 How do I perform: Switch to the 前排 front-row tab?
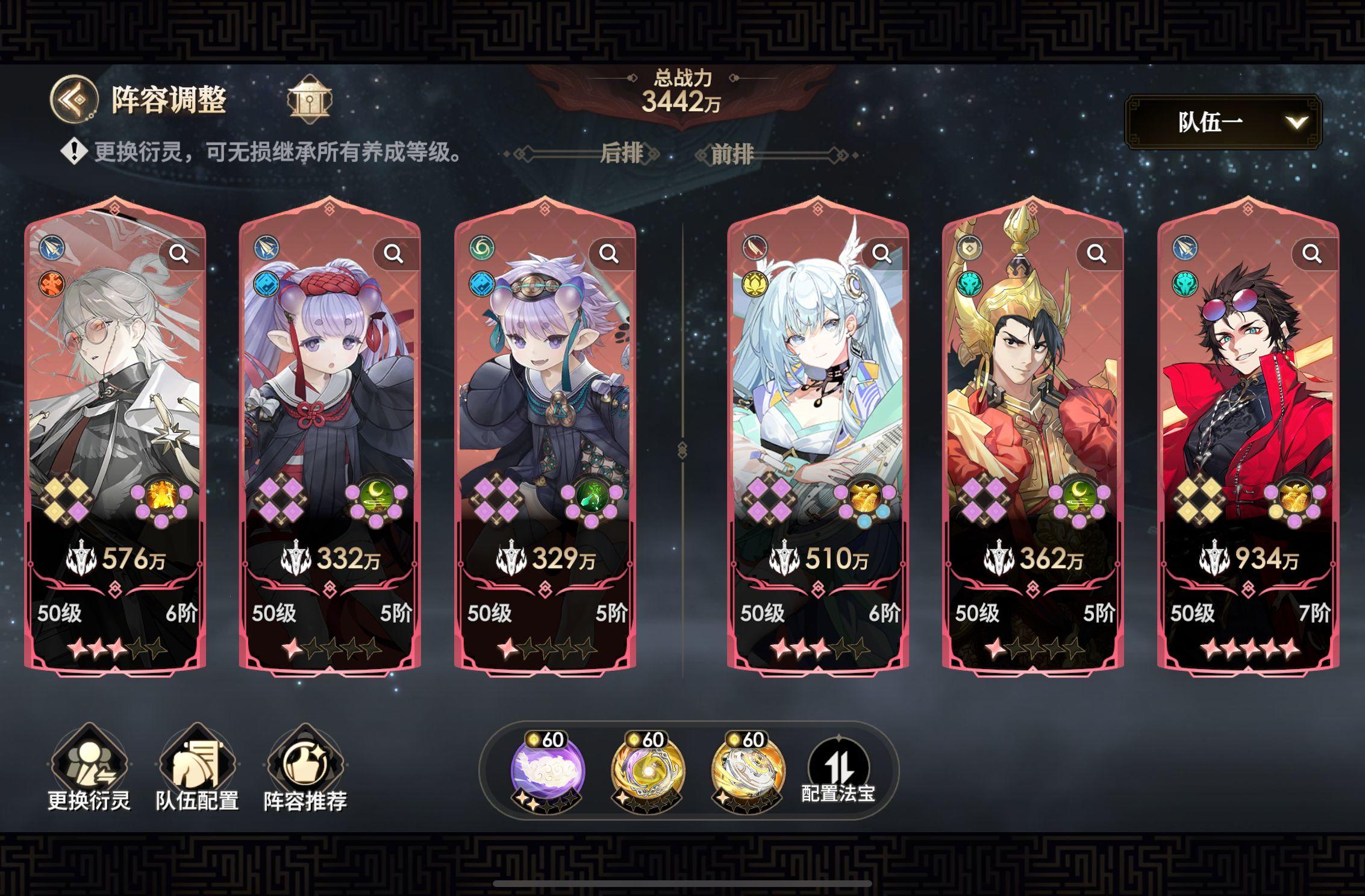pos(732,154)
